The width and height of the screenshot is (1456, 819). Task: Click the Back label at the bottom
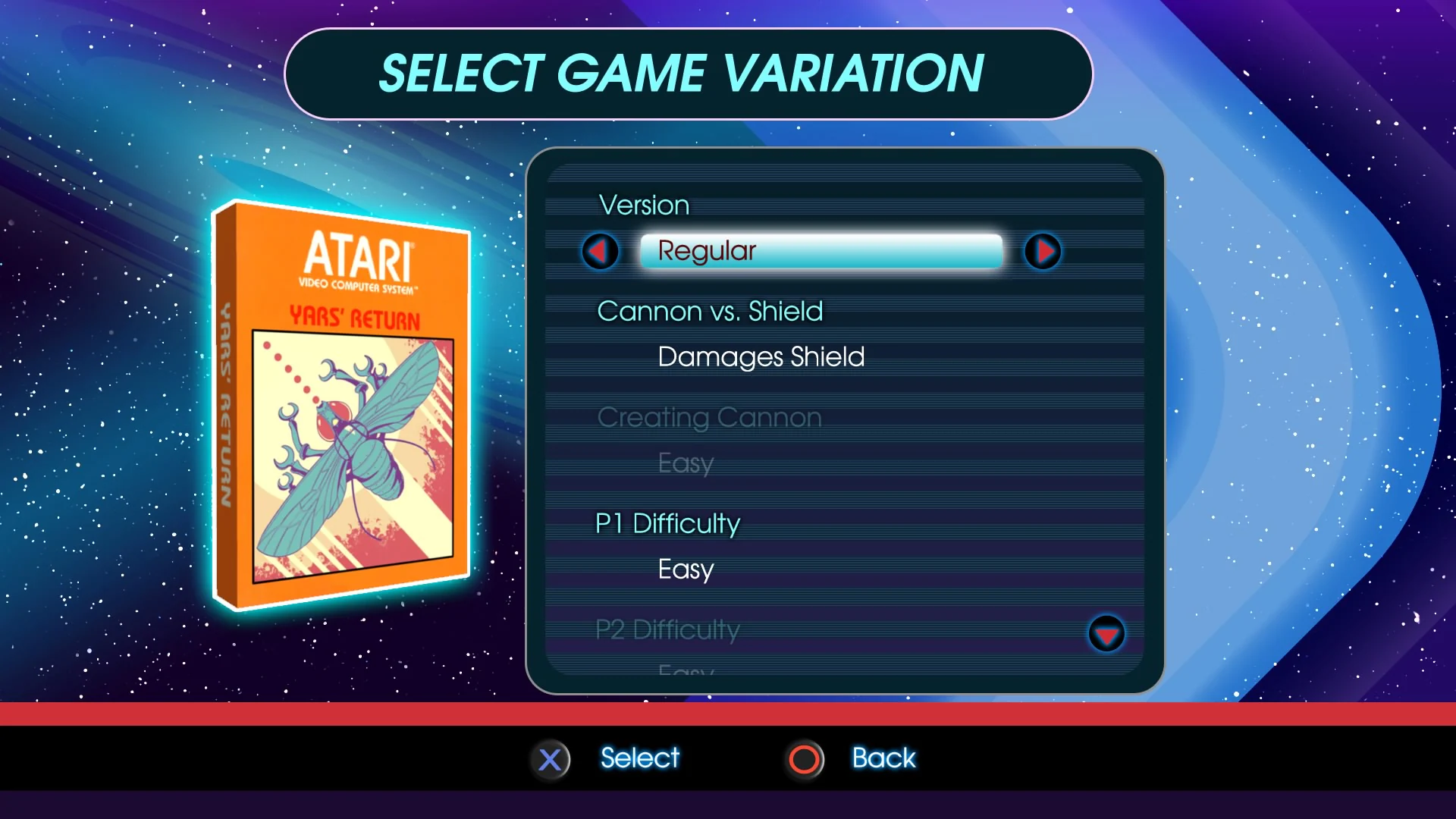point(883,758)
